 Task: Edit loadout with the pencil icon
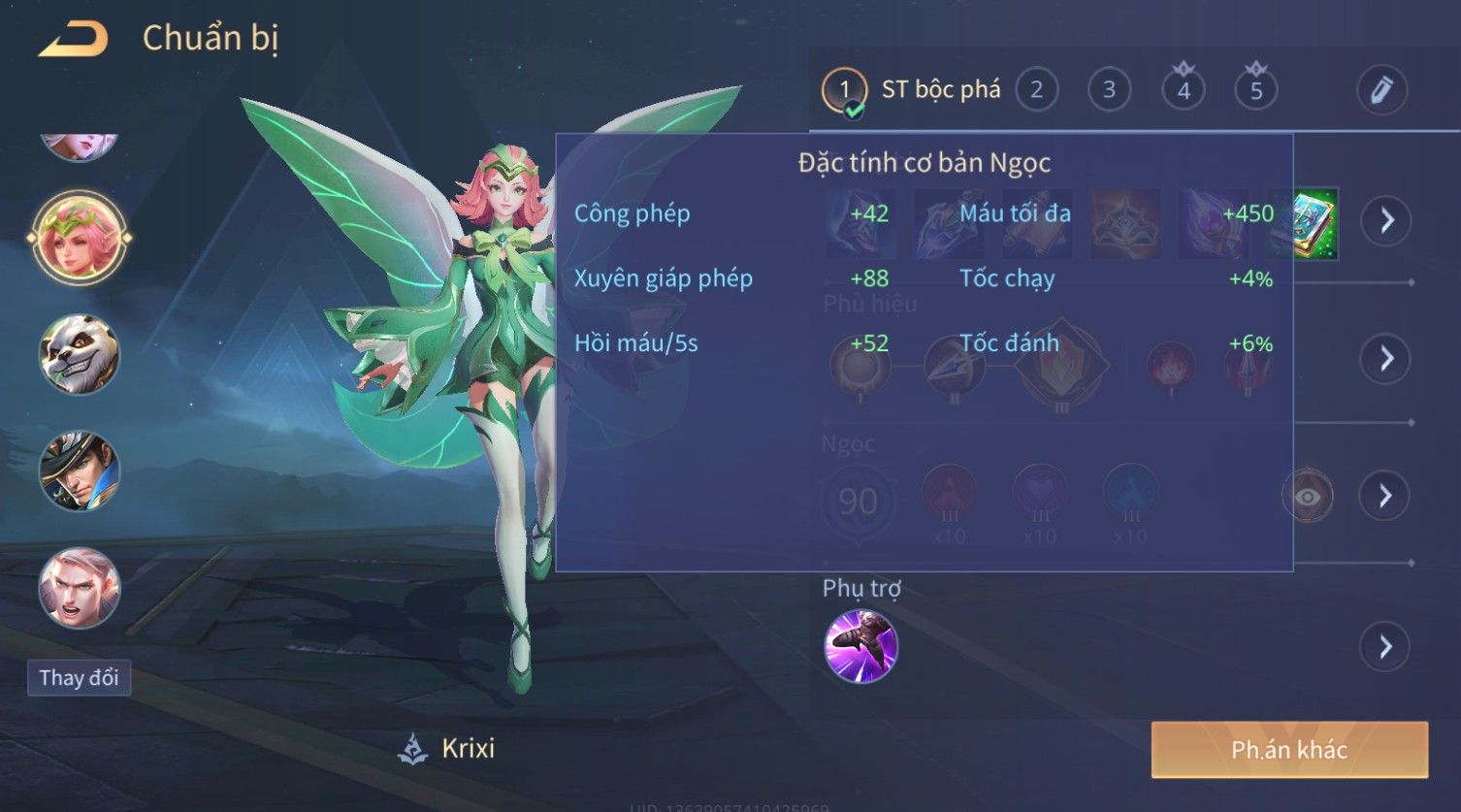tap(1380, 90)
